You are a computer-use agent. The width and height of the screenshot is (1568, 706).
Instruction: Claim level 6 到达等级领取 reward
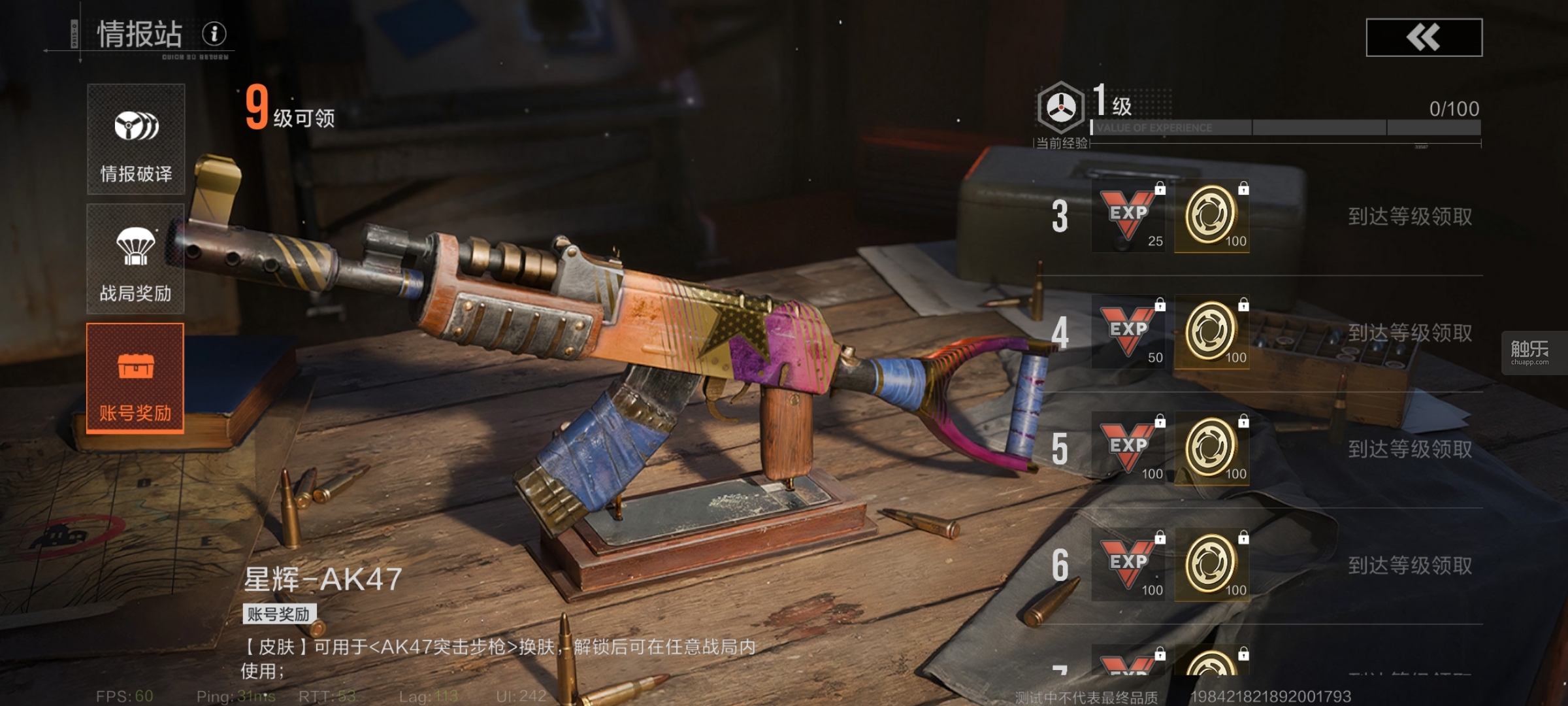(x=1410, y=565)
